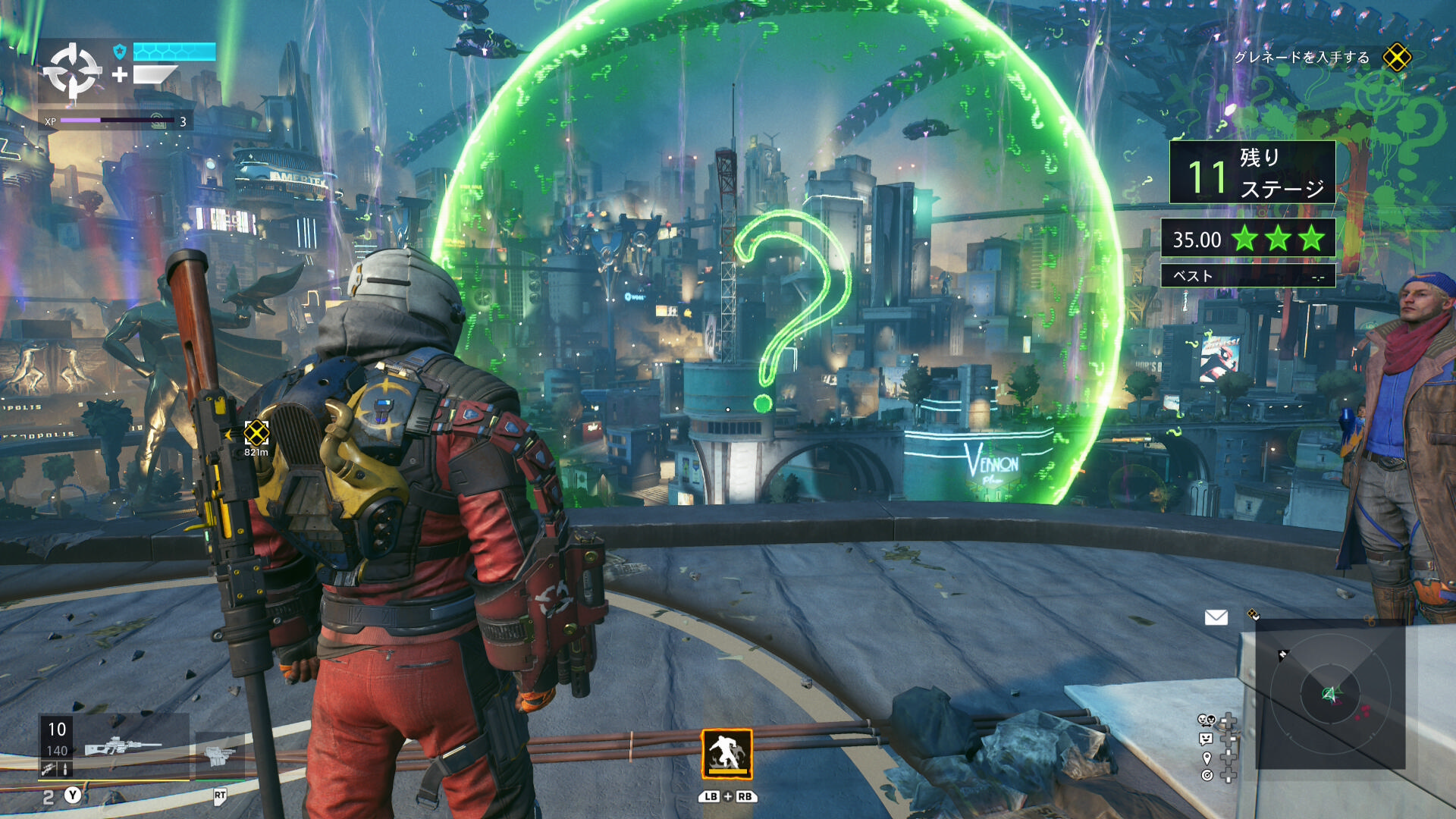Switch to the secondary weapon slot
Screen dimensions: 1456x819
(219, 755)
